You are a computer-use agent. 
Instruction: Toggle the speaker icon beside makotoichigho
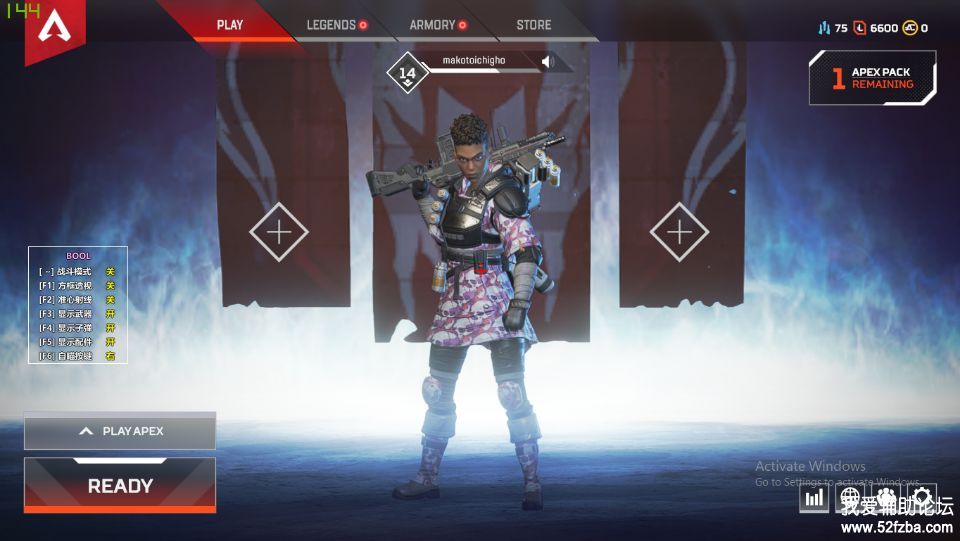coord(548,61)
